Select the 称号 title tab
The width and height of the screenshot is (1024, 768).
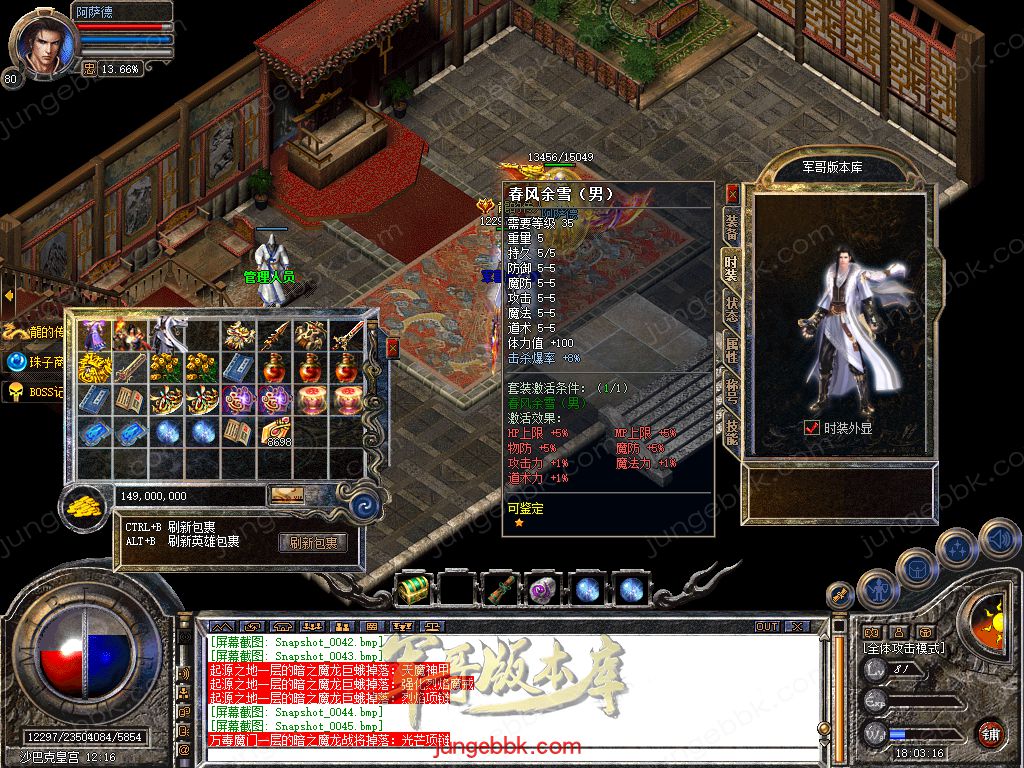(732, 392)
